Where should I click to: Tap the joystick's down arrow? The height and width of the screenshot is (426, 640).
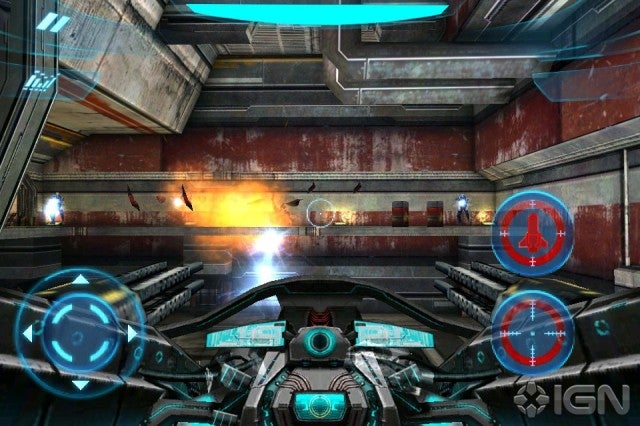[80, 383]
